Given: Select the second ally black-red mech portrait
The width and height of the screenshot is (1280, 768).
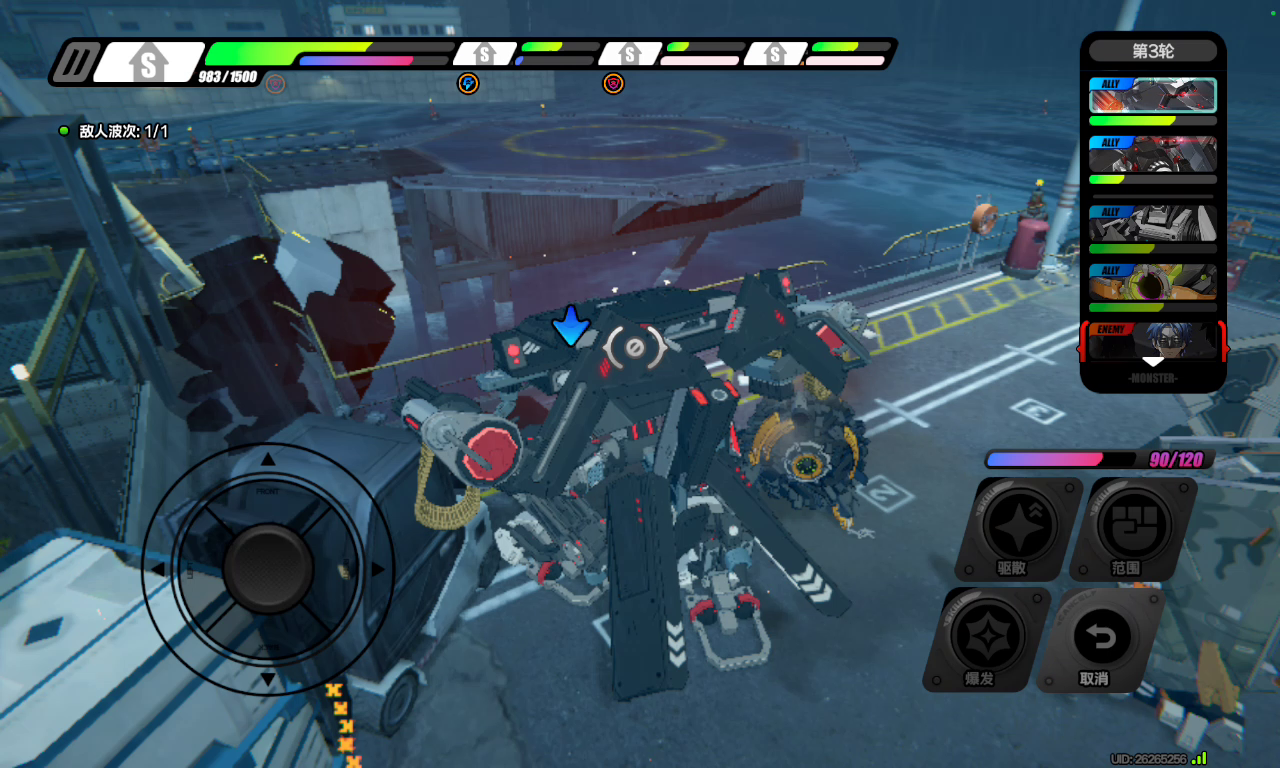Looking at the screenshot, I should 1152,154.
